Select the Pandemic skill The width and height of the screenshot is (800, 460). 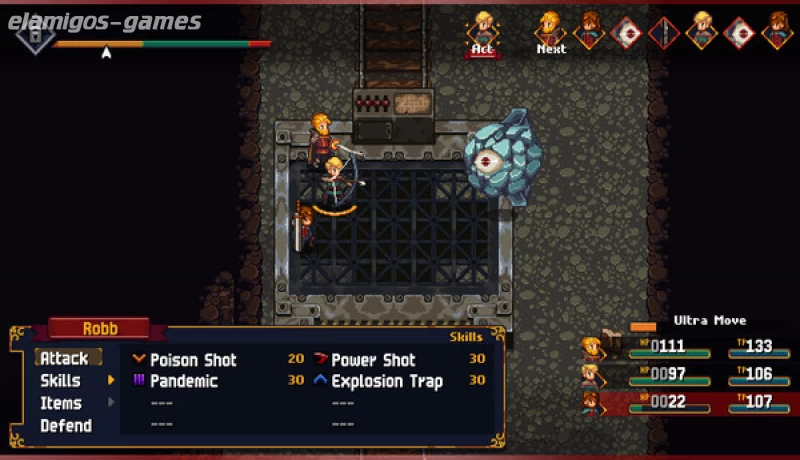coord(184,381)
